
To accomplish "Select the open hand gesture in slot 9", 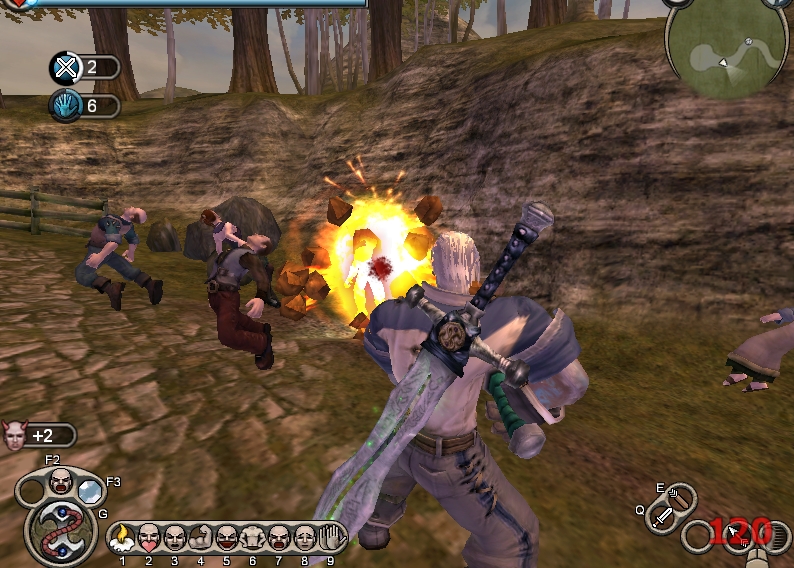I will coord(331,537).
